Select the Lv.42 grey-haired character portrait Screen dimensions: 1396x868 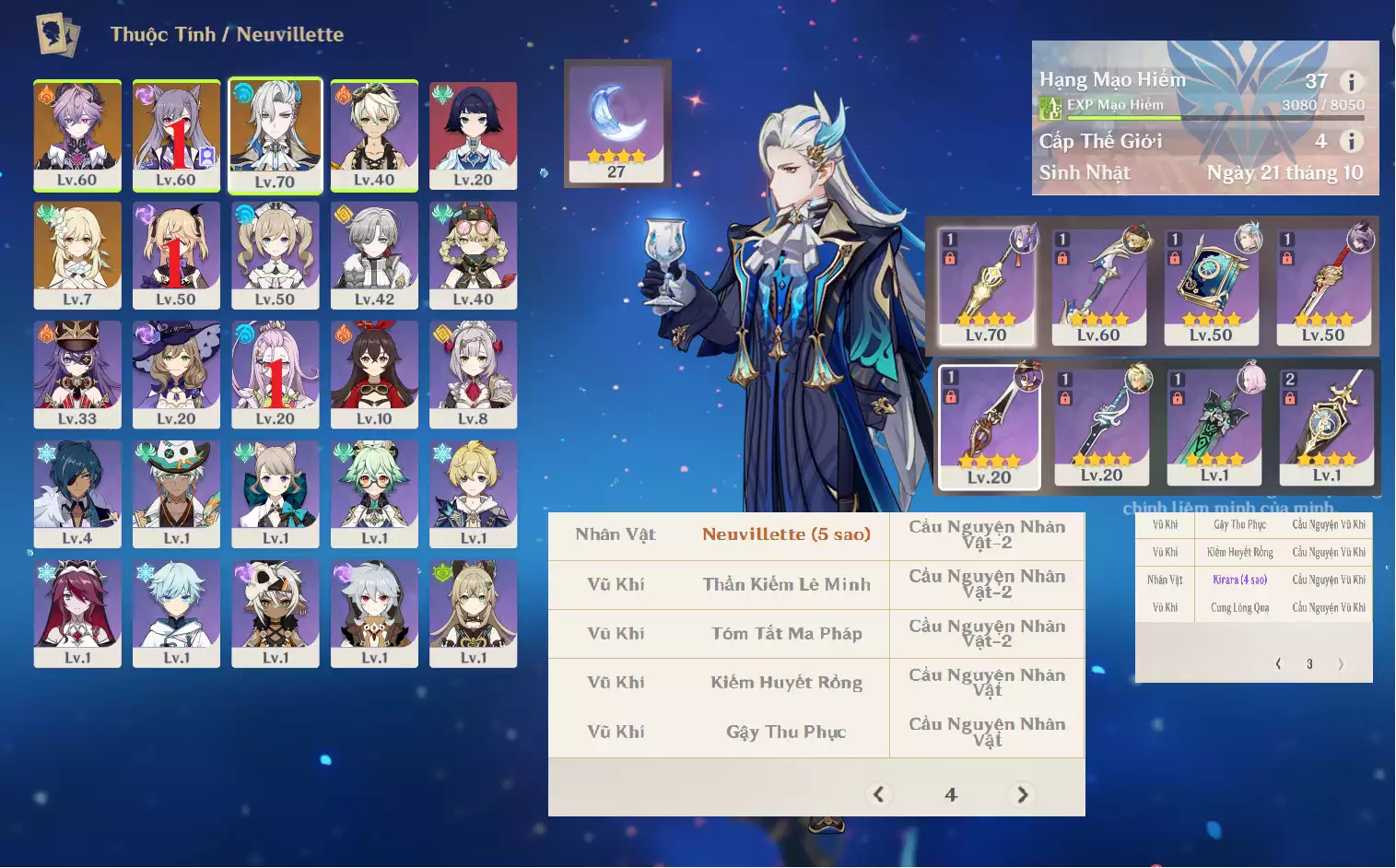pyautogui.click(x=374, y=254)
